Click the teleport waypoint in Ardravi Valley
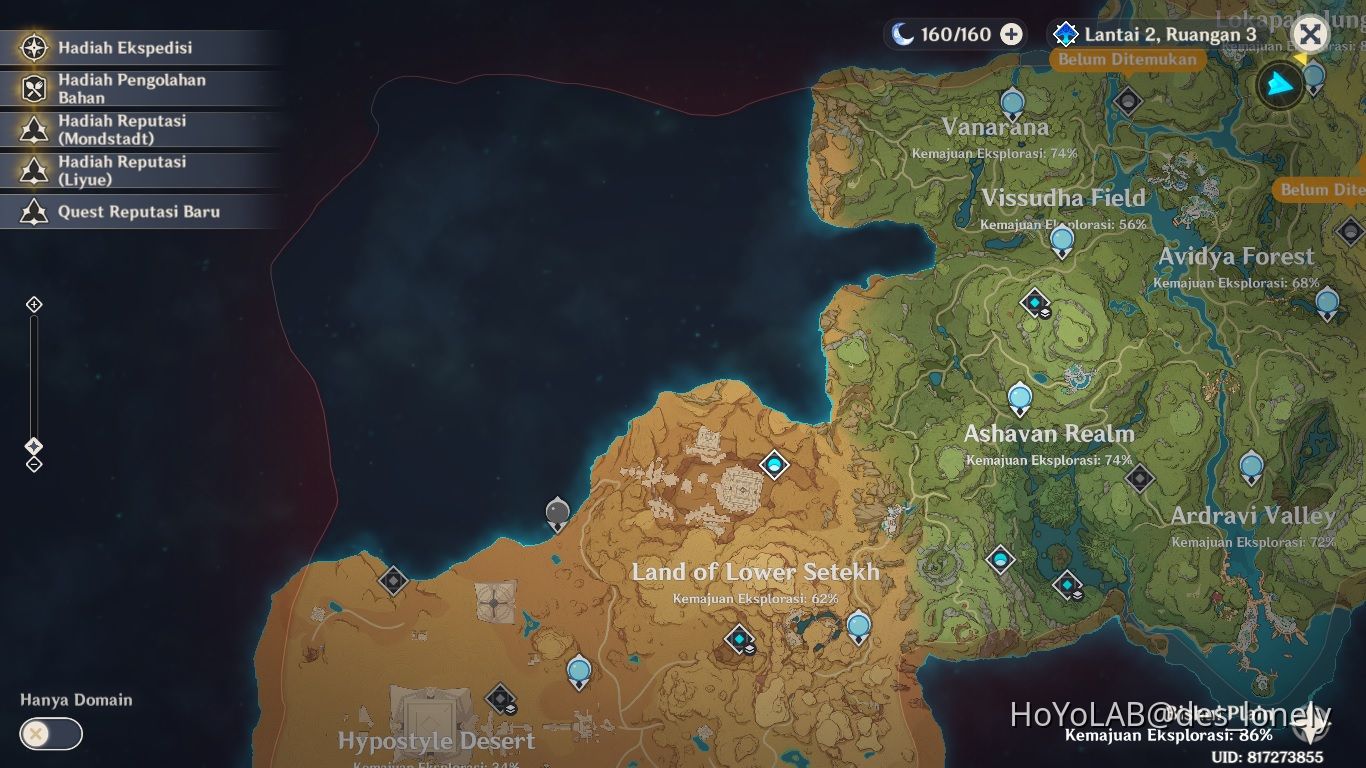This screenshot has height=768, width=1366. (x=1251, y=464)
